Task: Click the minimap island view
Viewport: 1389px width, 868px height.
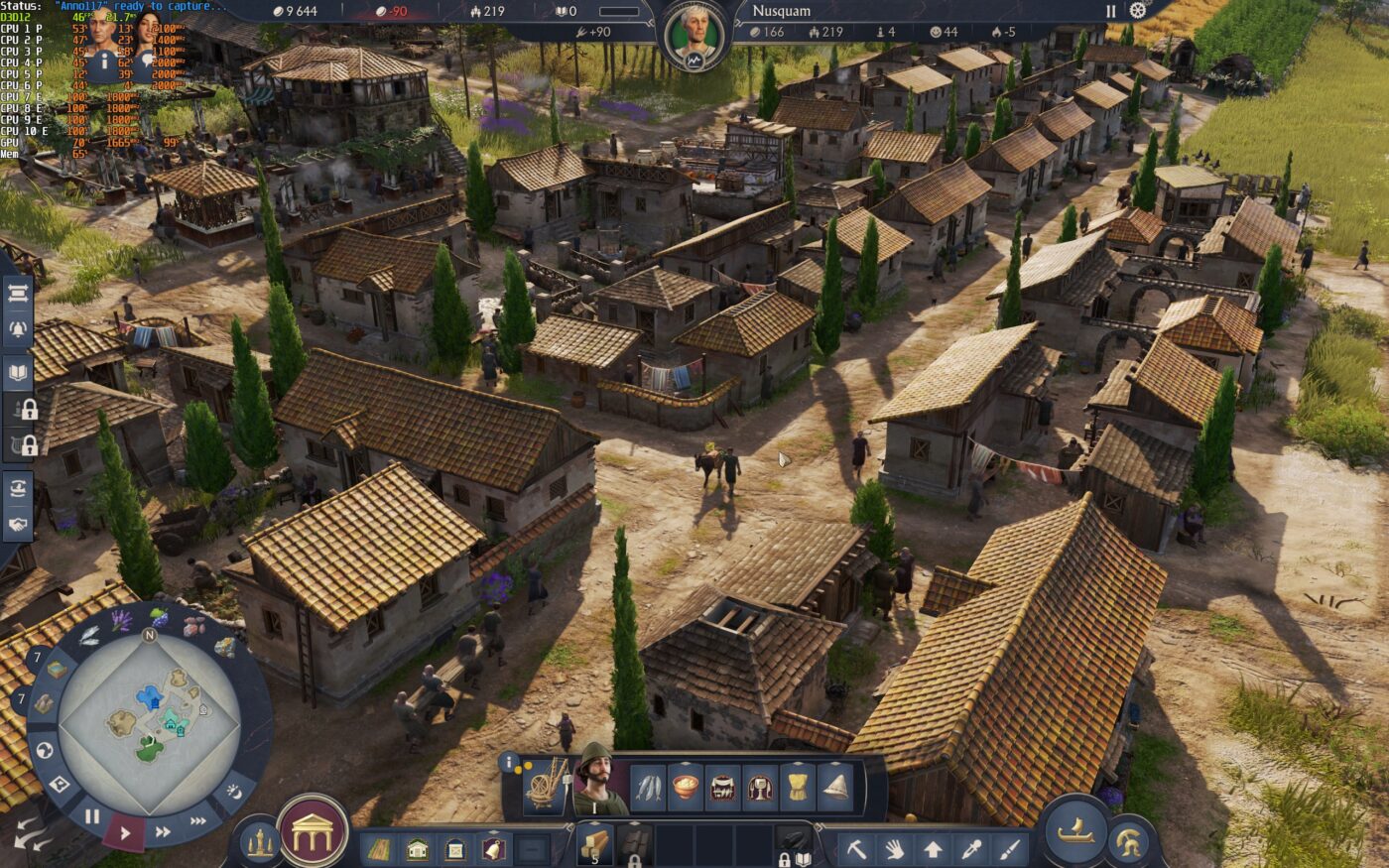Action: pos(149,711)
